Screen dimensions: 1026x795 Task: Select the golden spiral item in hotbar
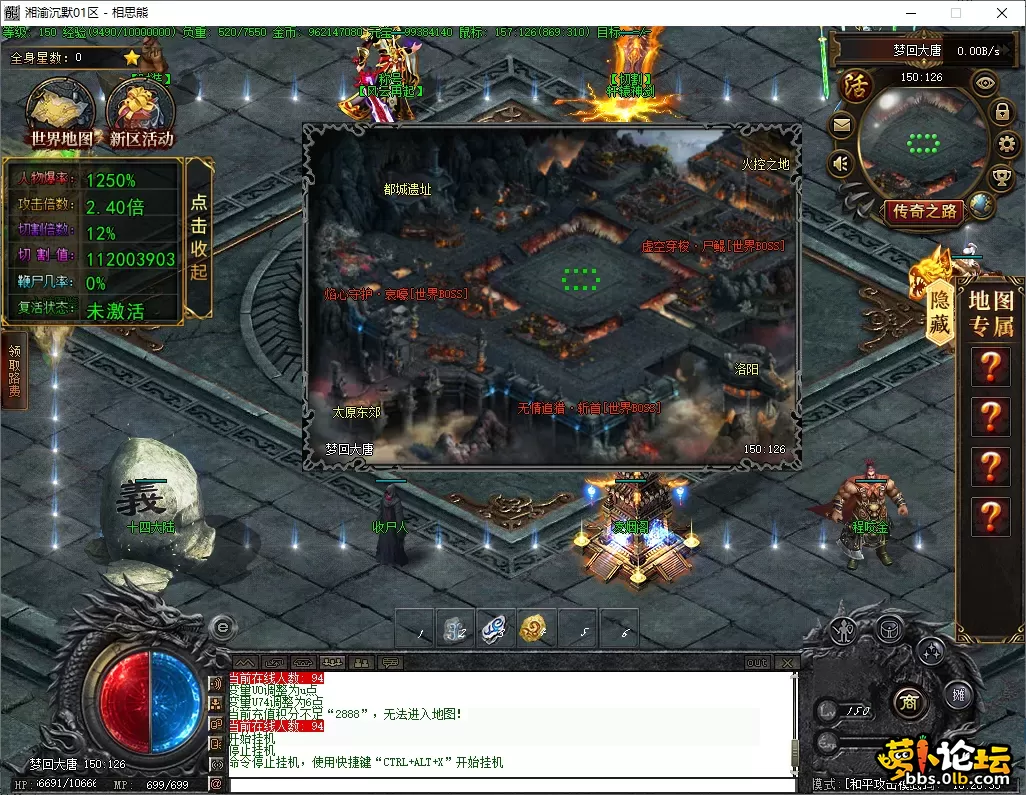click(x=536, y=629)
